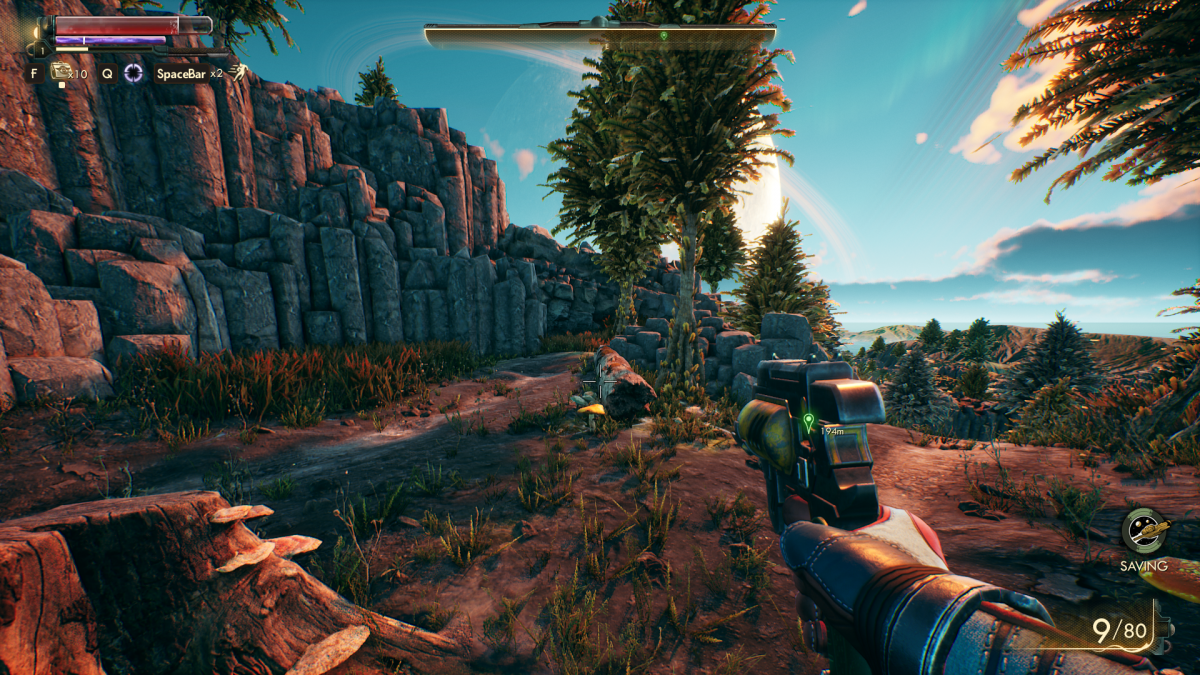Click the green 194m objective waypoint marker

click(808, 420)
